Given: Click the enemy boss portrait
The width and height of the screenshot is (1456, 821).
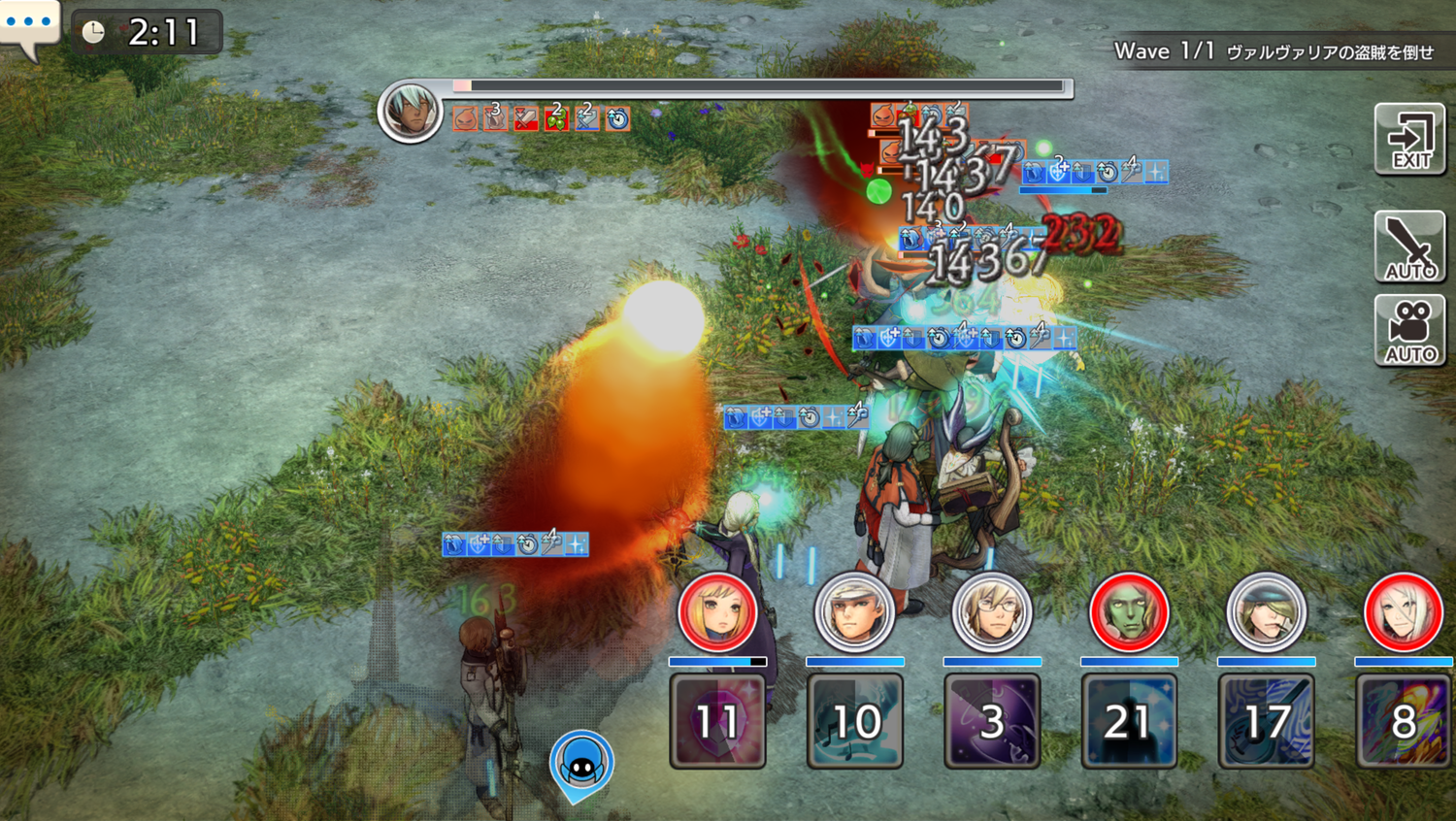Looking at the screenshot, I should coord(410,112).
